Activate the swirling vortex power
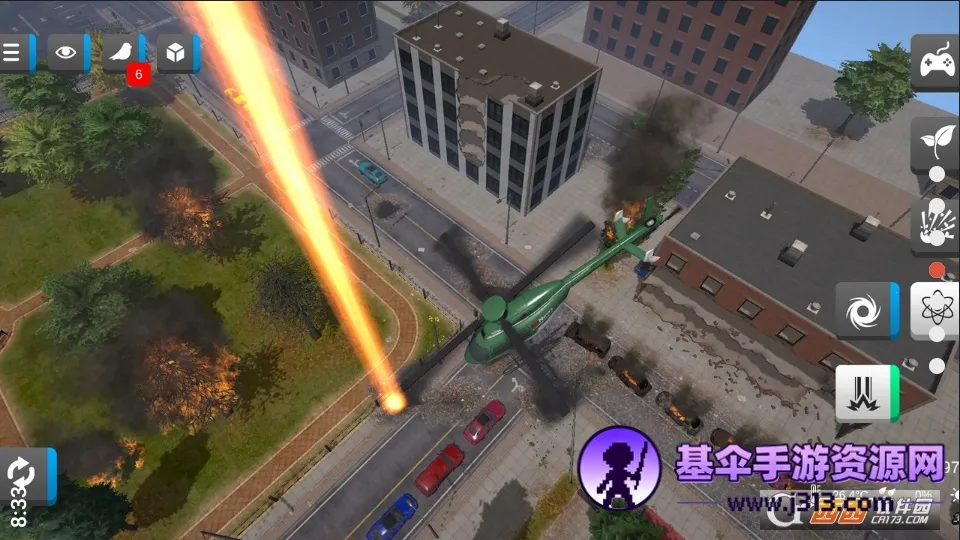The width and height of the screenshot is (960, 540). pyautogui.click(x=861, y=310)
